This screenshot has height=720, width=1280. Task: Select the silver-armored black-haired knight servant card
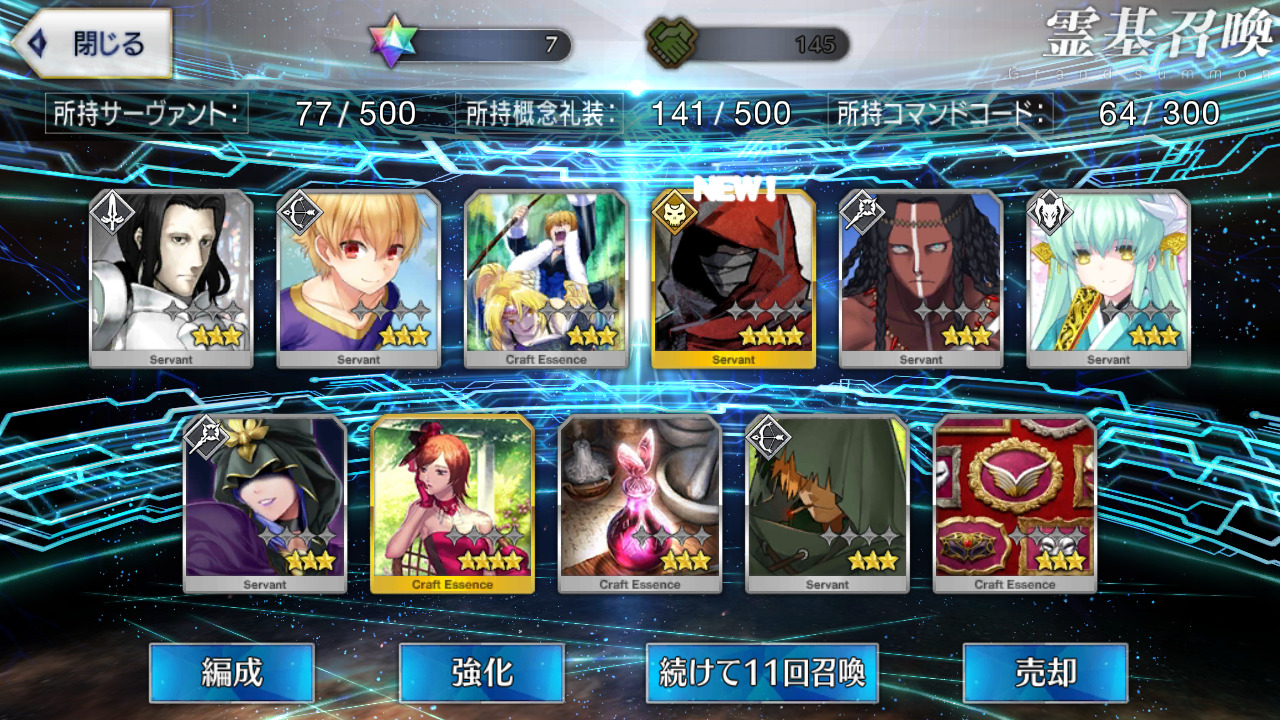(171, 278)
